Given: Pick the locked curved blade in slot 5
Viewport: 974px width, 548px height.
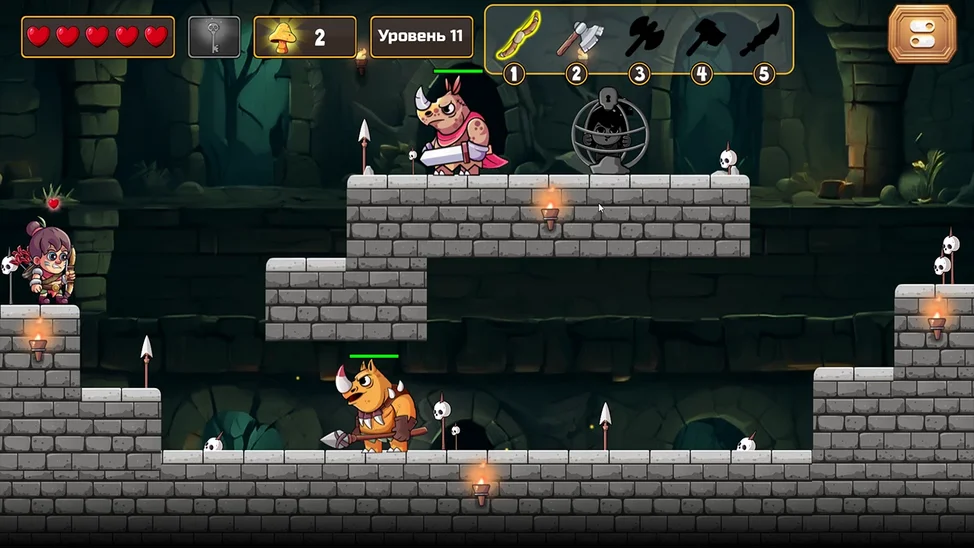Looking at the screenshot, I should (760, 37).
